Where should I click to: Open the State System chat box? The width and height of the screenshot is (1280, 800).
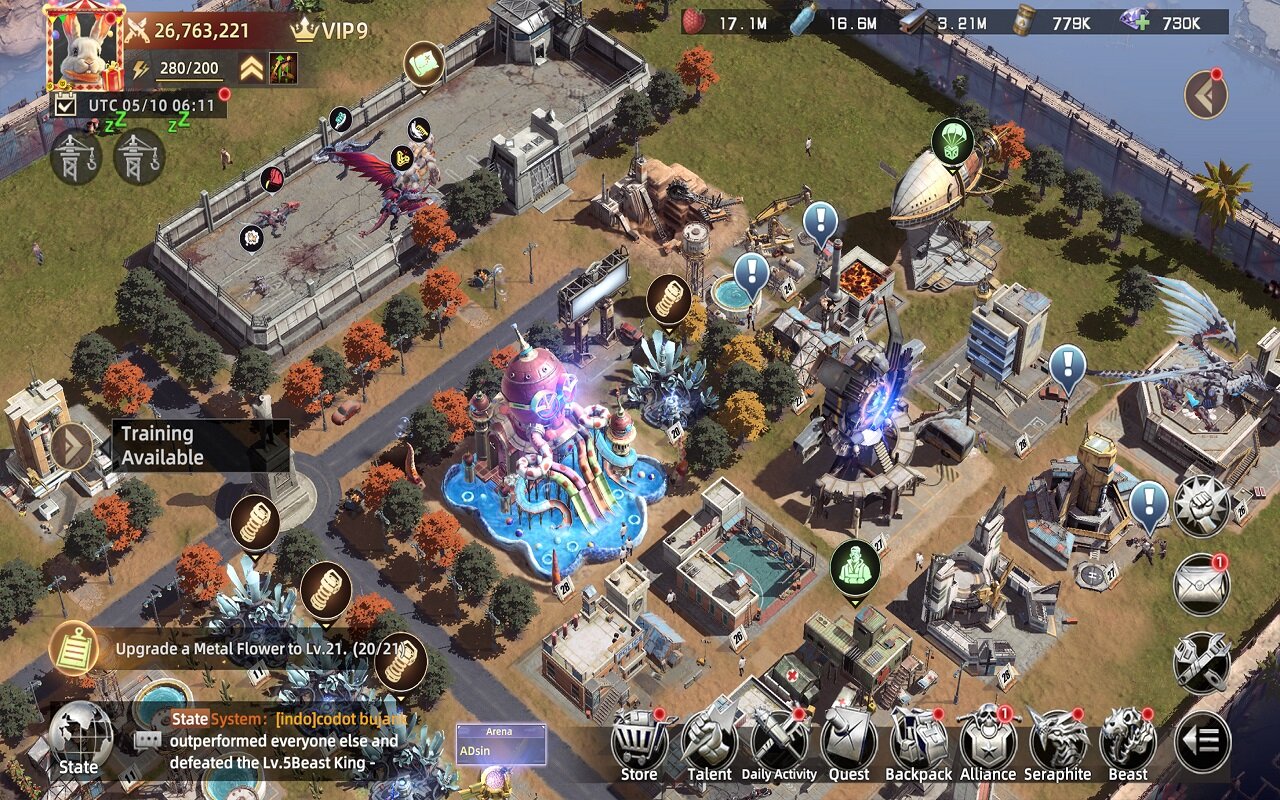[x=280, y=741]
